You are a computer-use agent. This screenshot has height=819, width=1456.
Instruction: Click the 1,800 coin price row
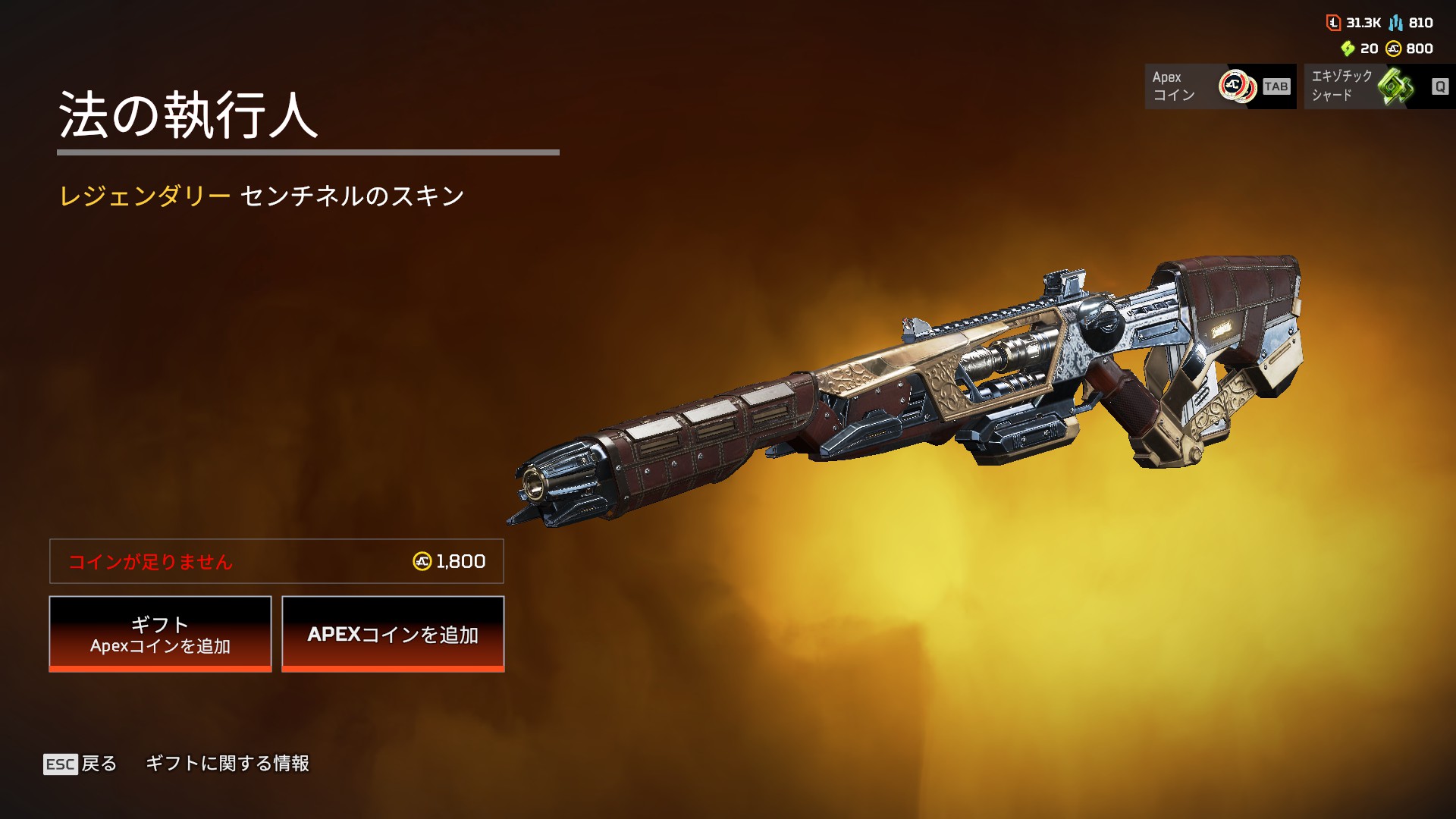point(277,561)
